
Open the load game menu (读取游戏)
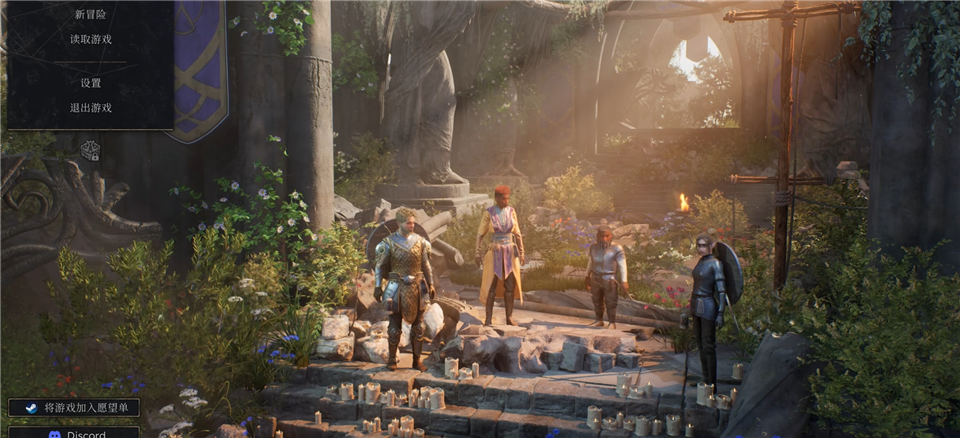tap(90, 39)
